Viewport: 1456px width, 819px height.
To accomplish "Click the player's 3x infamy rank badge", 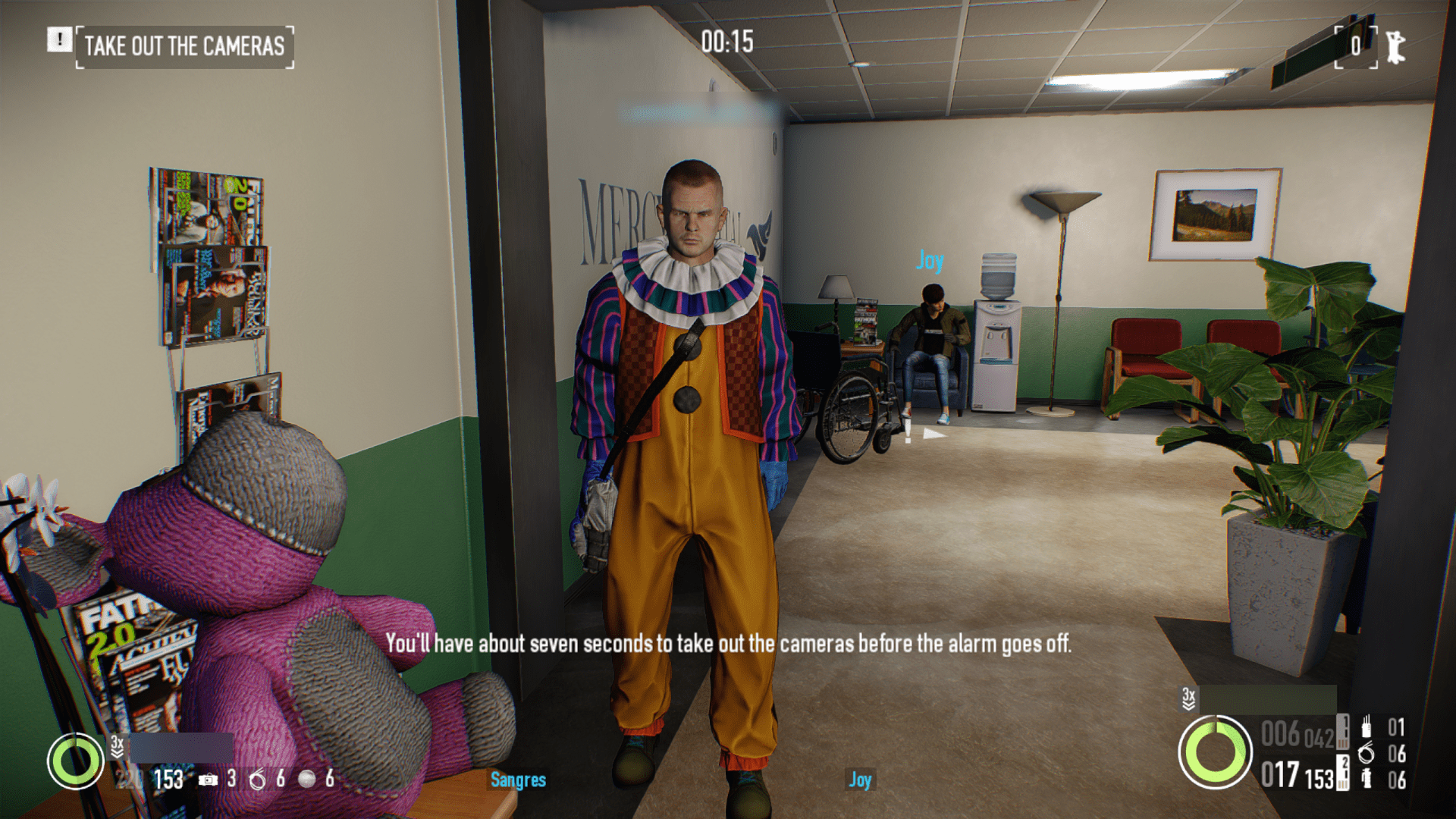I will coord(1188,698).
